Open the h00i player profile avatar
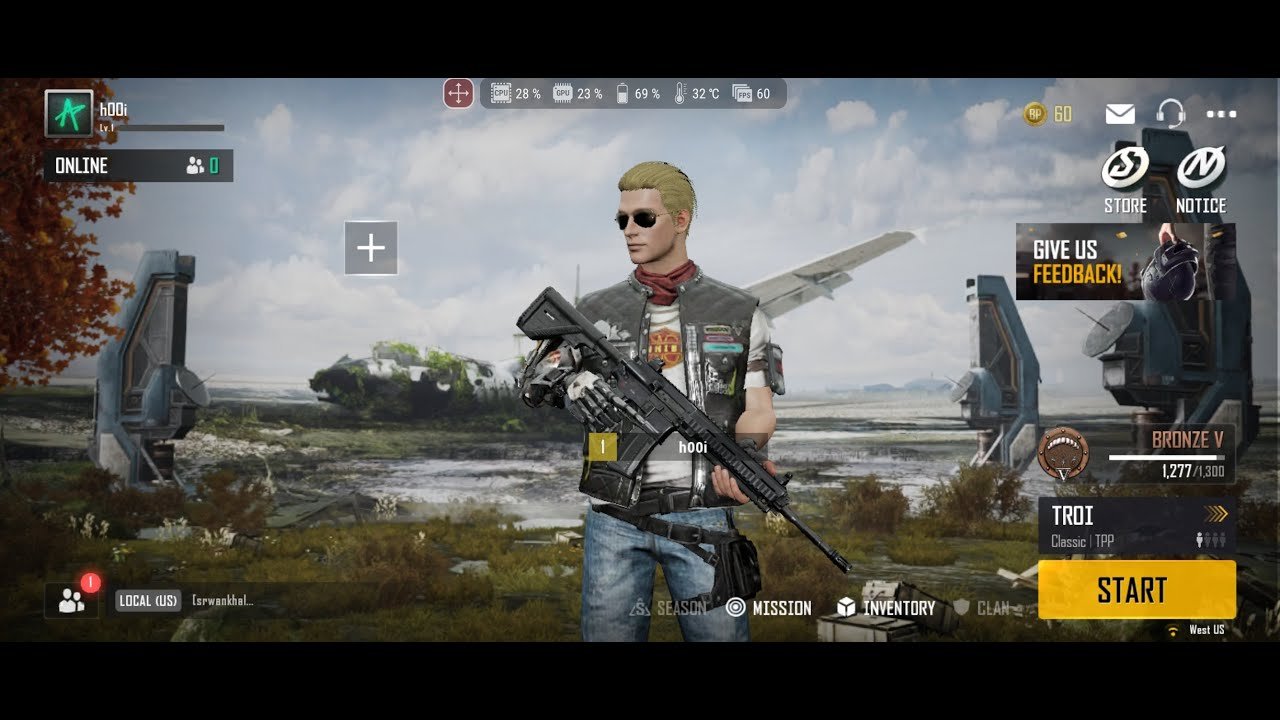The width and height of the screenshot is (1280, 720). coord(69,114)
